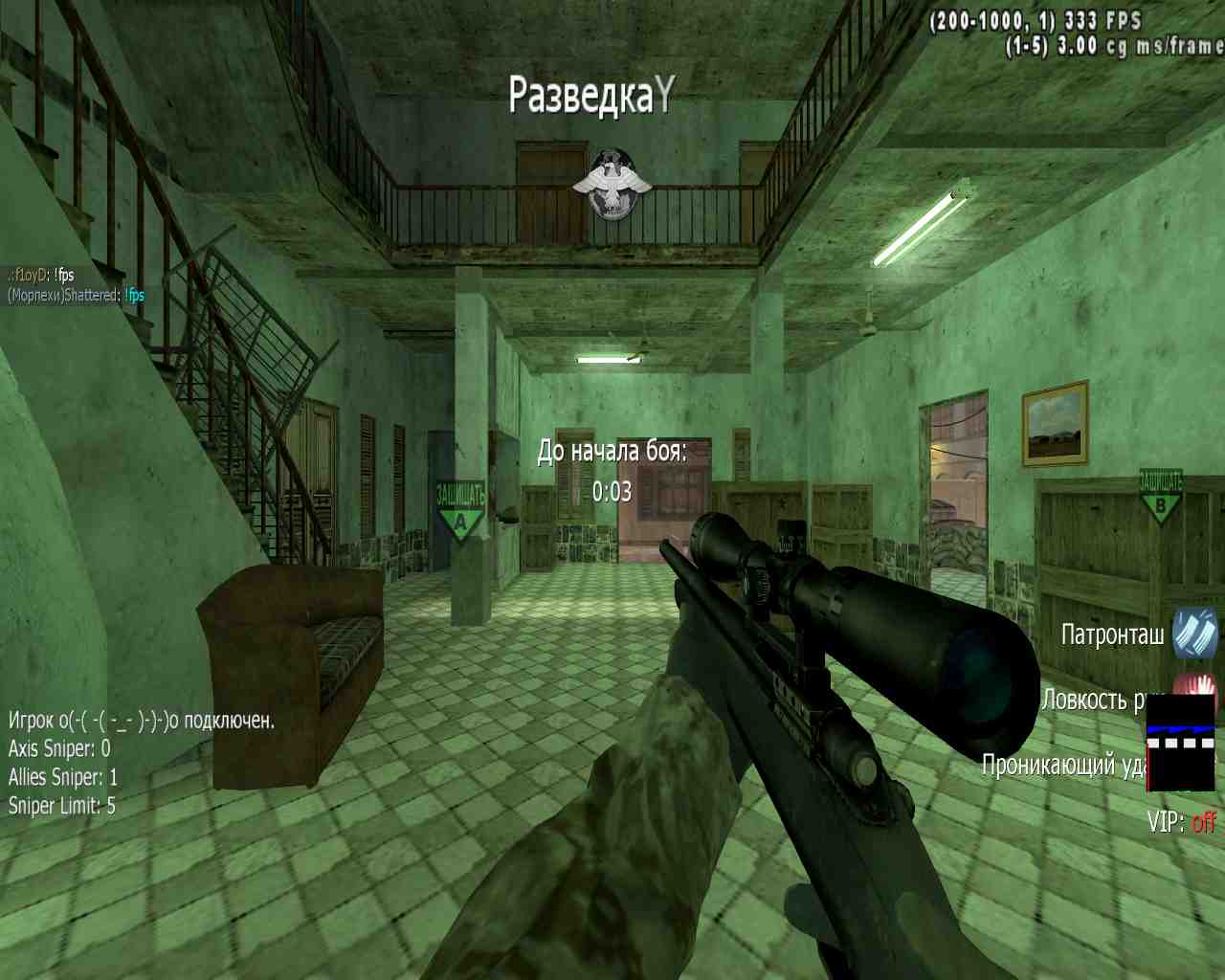Toggle the VIP off indicator

[x=1182, y=822]
